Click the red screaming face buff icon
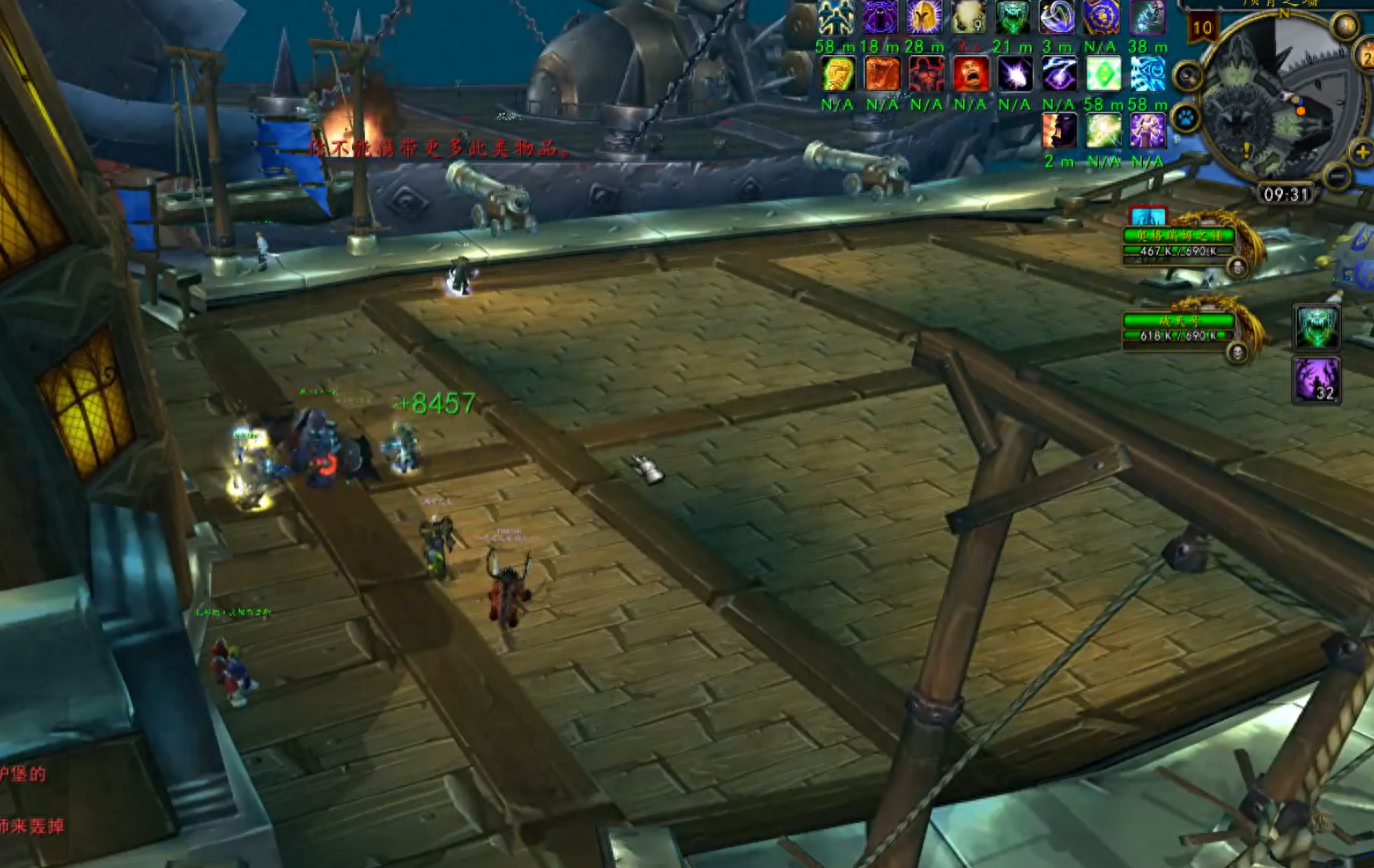 (x=970, y=73)
